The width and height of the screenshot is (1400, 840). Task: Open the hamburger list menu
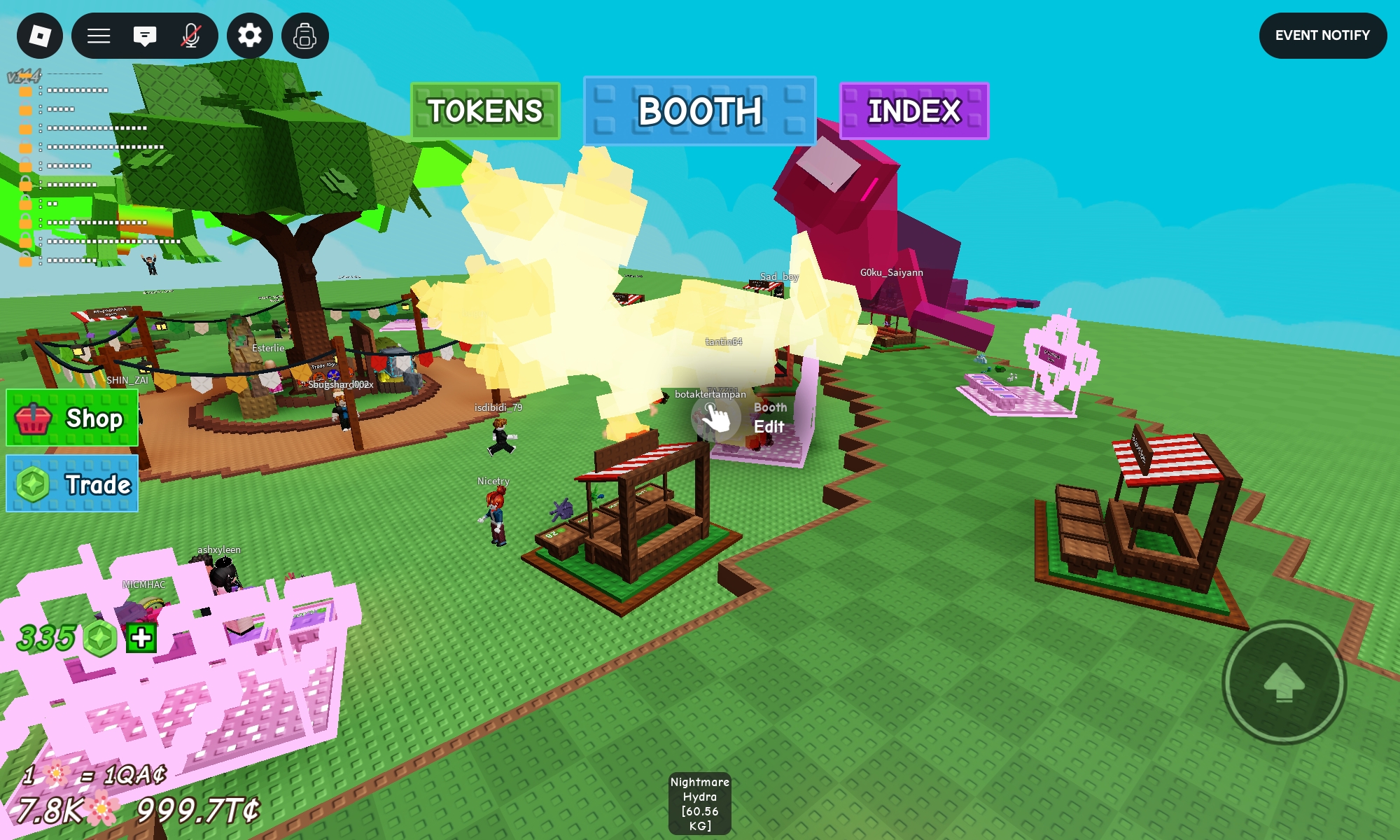click(99, 36)
